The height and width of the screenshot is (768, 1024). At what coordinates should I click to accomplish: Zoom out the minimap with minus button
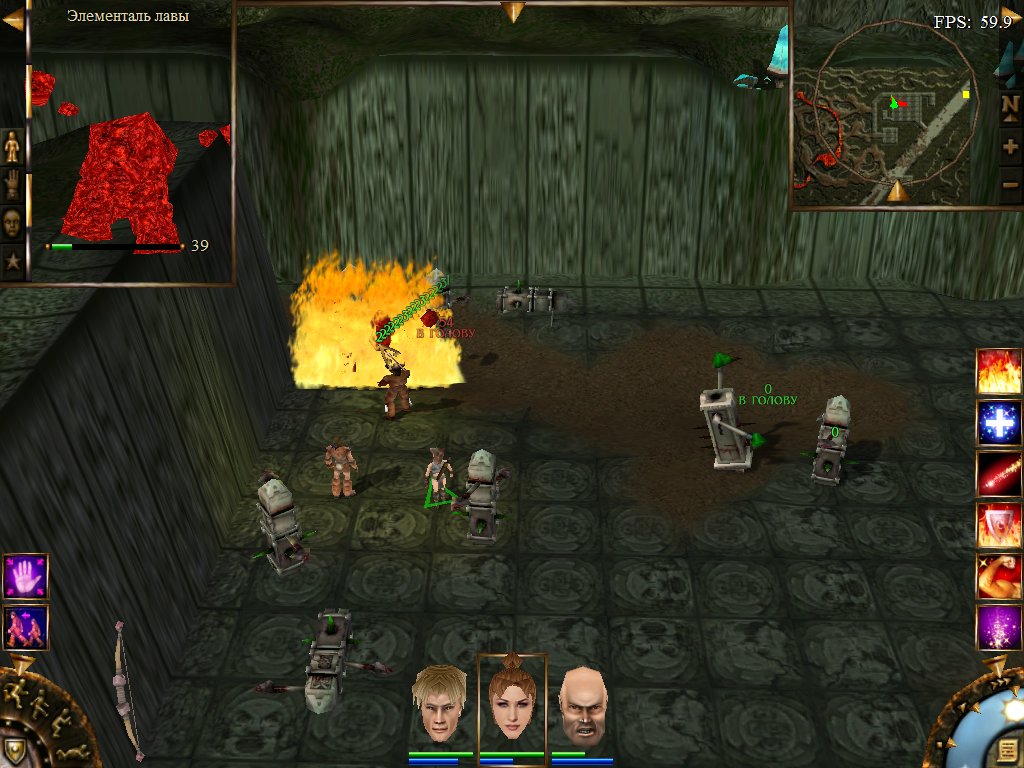[1010, 184]
